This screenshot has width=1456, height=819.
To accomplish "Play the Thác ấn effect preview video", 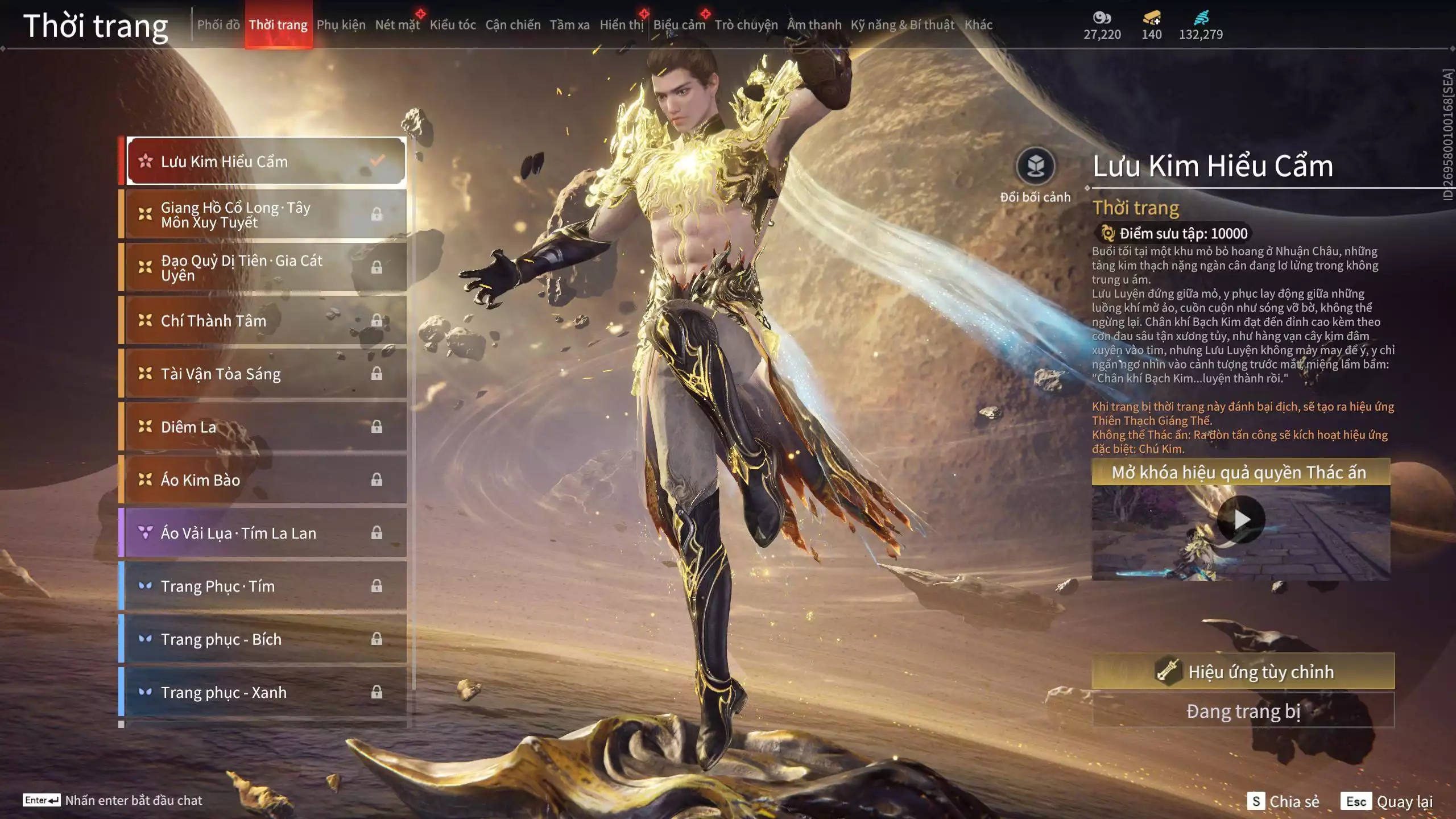I will (x=1240, y=520).
